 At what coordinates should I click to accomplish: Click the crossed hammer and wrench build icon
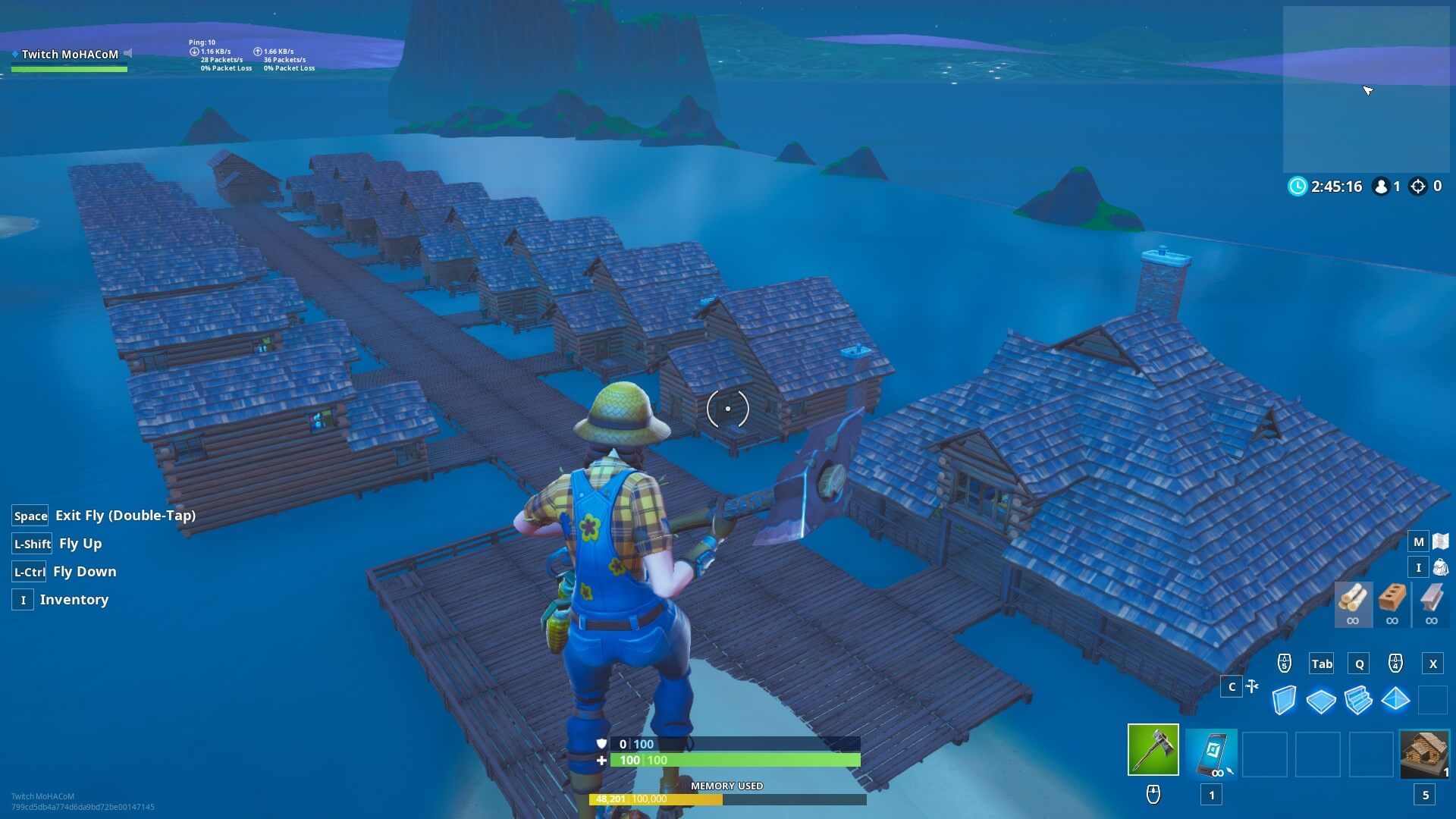click(x=1252, y=686)
